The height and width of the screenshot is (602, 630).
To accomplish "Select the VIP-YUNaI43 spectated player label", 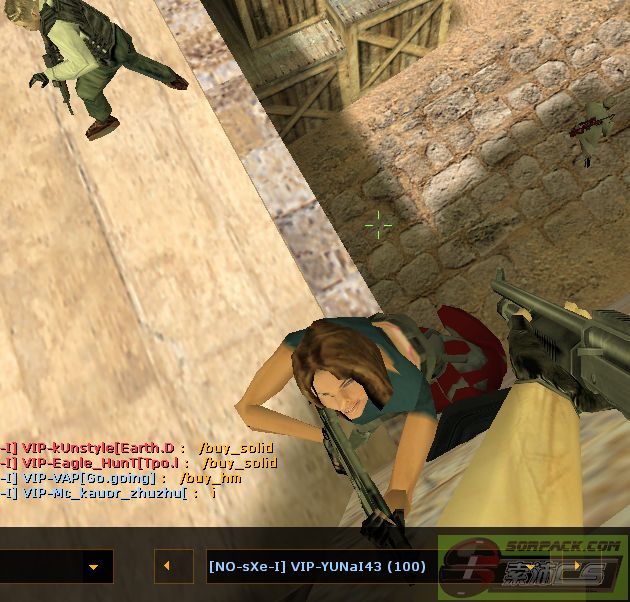I will click(318, 567).
